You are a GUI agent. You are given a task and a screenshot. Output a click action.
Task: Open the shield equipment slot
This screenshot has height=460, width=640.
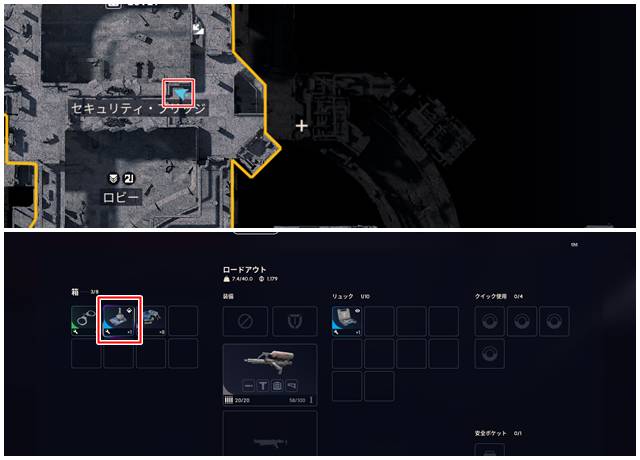pos(295,320)
